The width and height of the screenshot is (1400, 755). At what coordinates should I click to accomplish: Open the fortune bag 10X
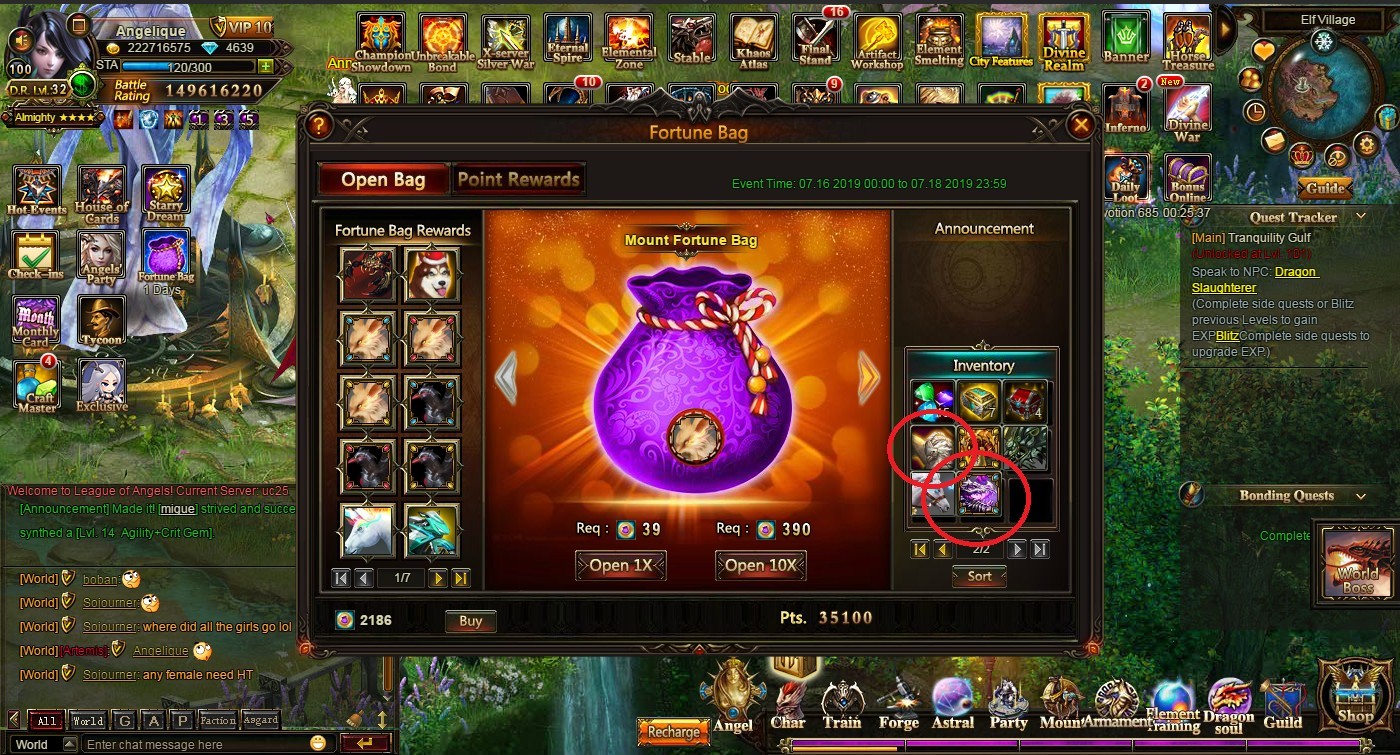[760, 565]
